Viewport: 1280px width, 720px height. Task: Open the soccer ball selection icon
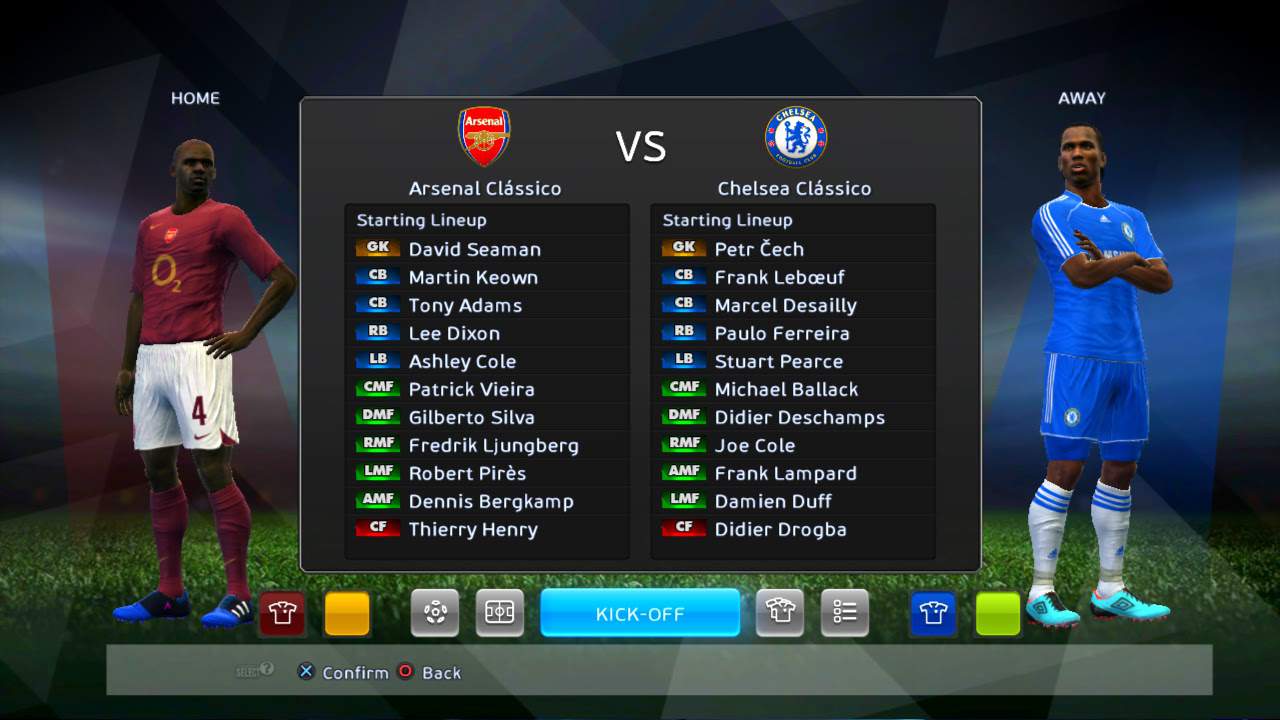coord(435,613)
